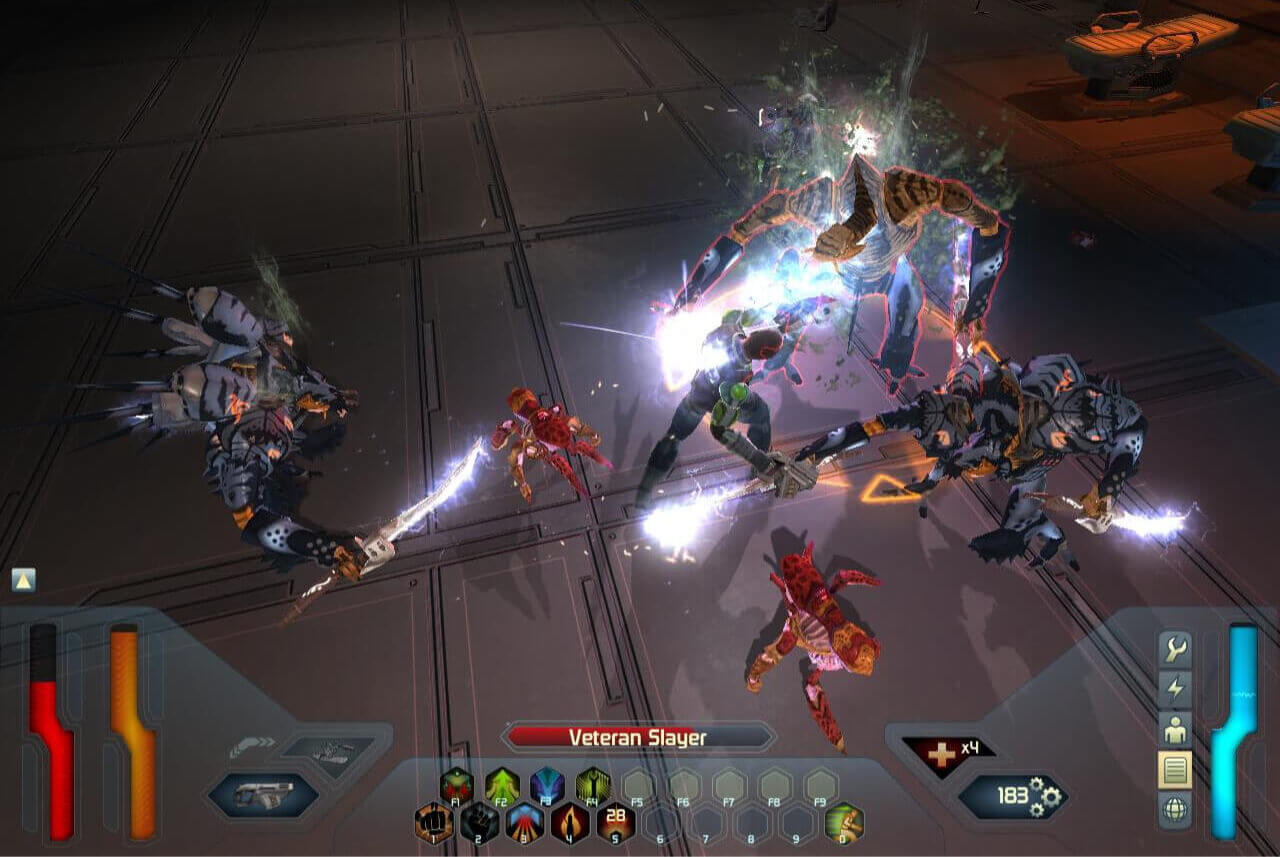Image resolution: width=1280 pixels, height=857 pixels.
Task: Fire the flame missile ability in slot 4
Action: (x=570, y=823)
